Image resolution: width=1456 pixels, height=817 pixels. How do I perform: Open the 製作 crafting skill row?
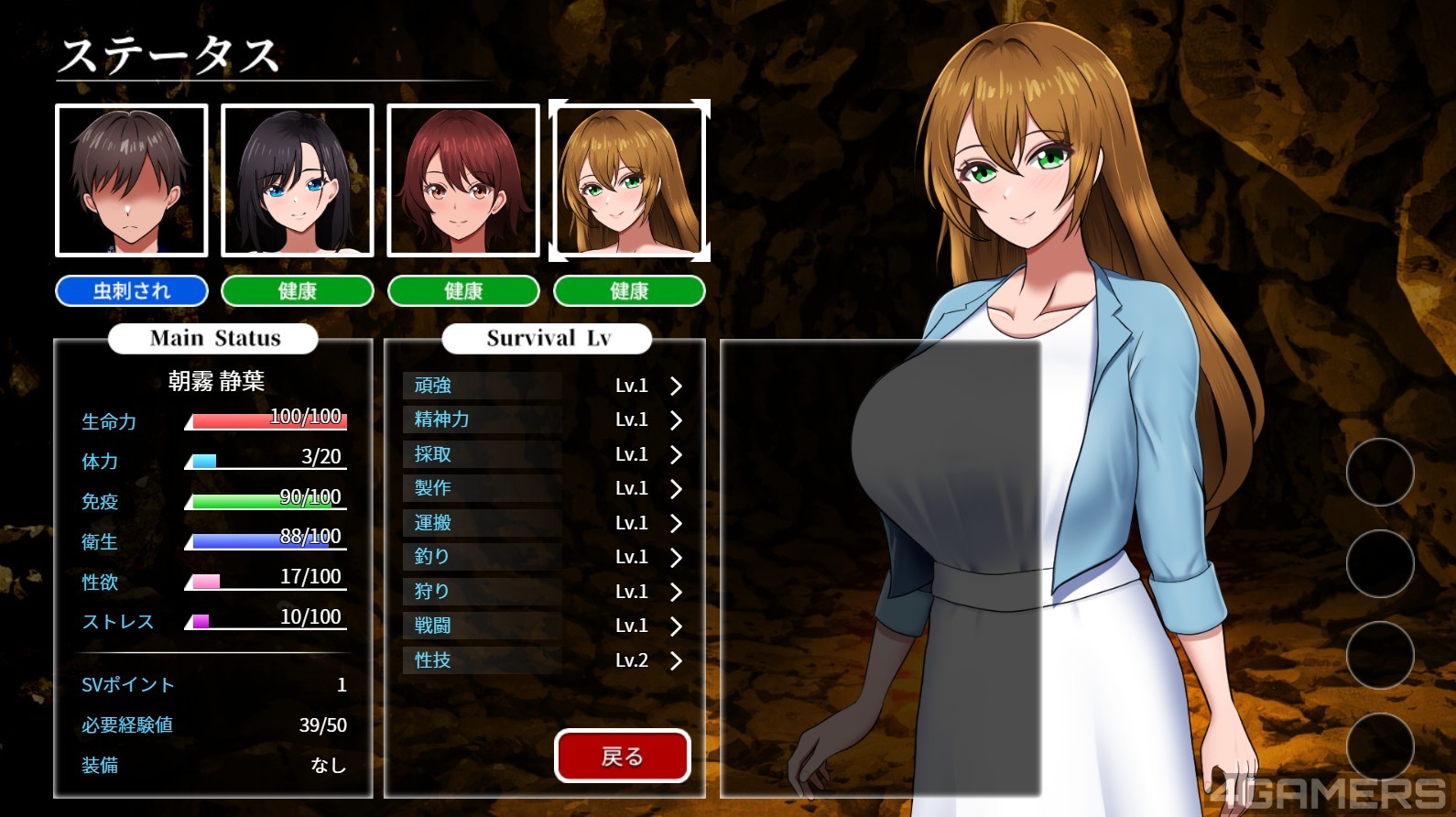545,488
